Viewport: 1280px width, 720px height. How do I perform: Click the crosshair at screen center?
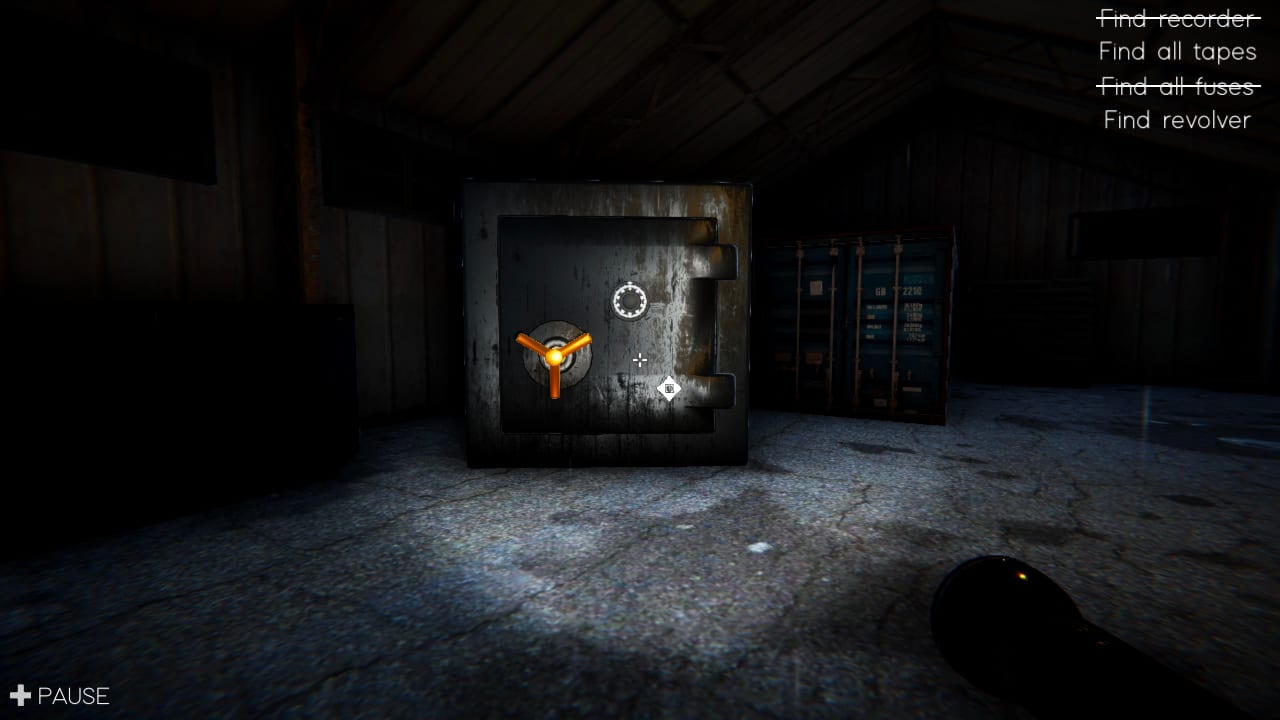pos(639,360)
